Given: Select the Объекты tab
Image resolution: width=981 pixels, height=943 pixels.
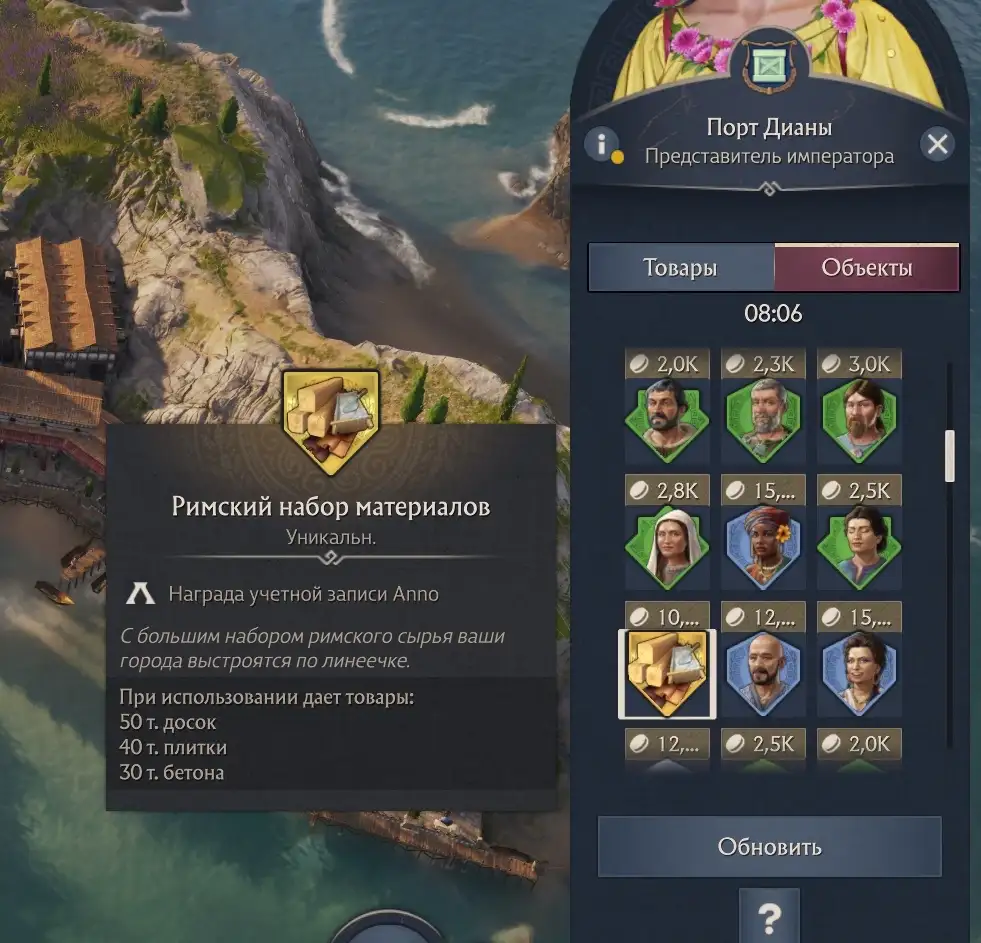Looking at the screenshot, I should pos(866,268).
